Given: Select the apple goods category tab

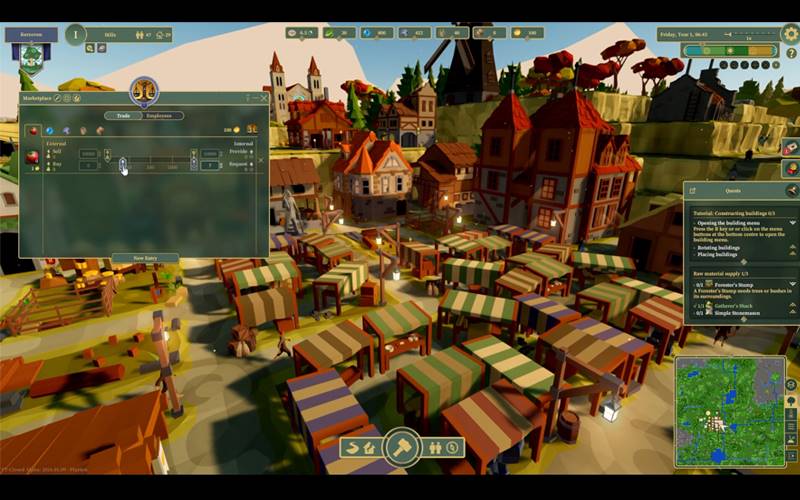Looking at the screenshot, I should [32, 130].
